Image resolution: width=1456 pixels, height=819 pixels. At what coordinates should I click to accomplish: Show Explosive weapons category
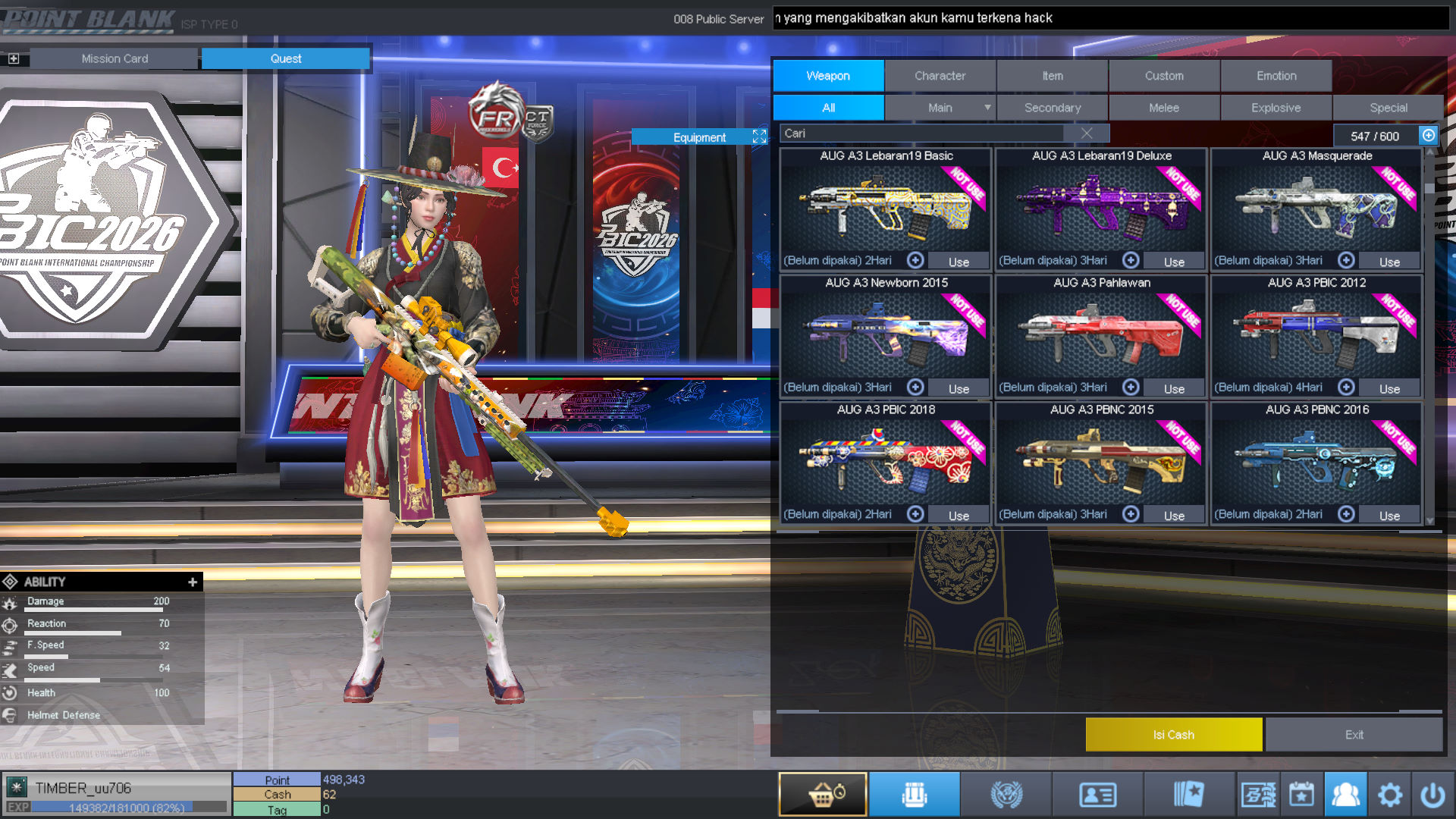(1276, 108)
